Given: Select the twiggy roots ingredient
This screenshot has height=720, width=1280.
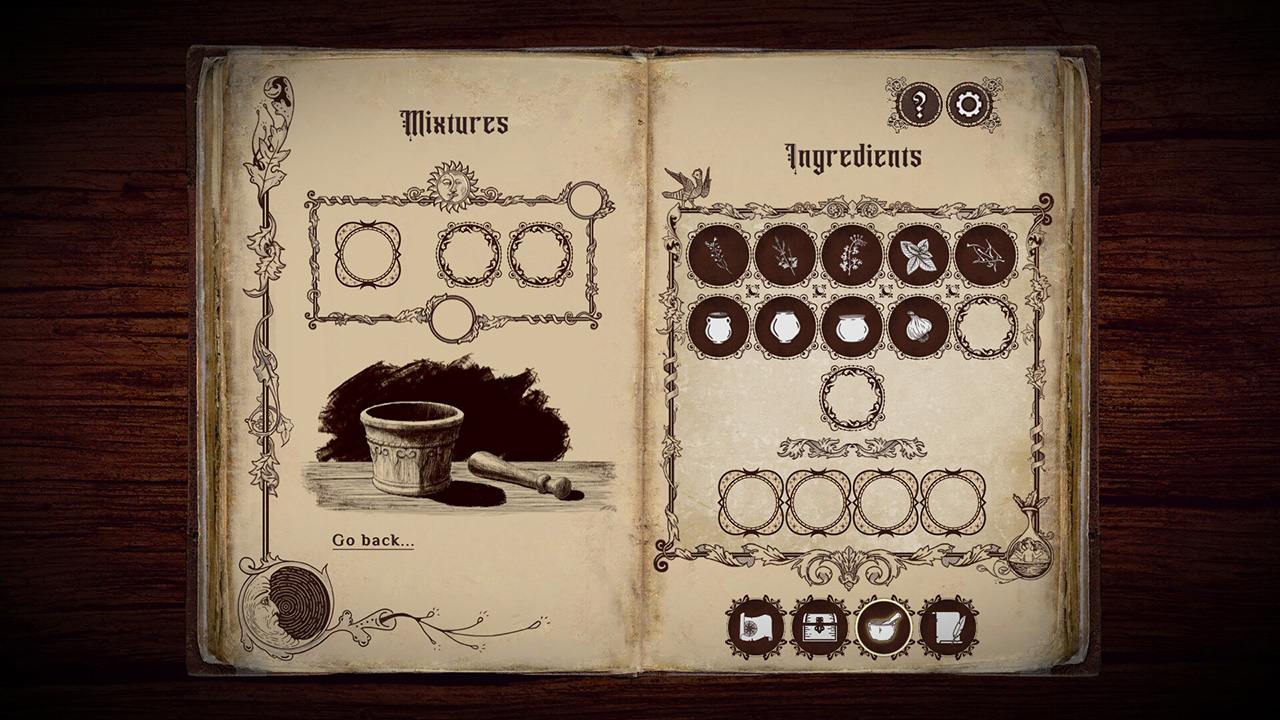Looking at the screenshot, I should pos(984,254).
